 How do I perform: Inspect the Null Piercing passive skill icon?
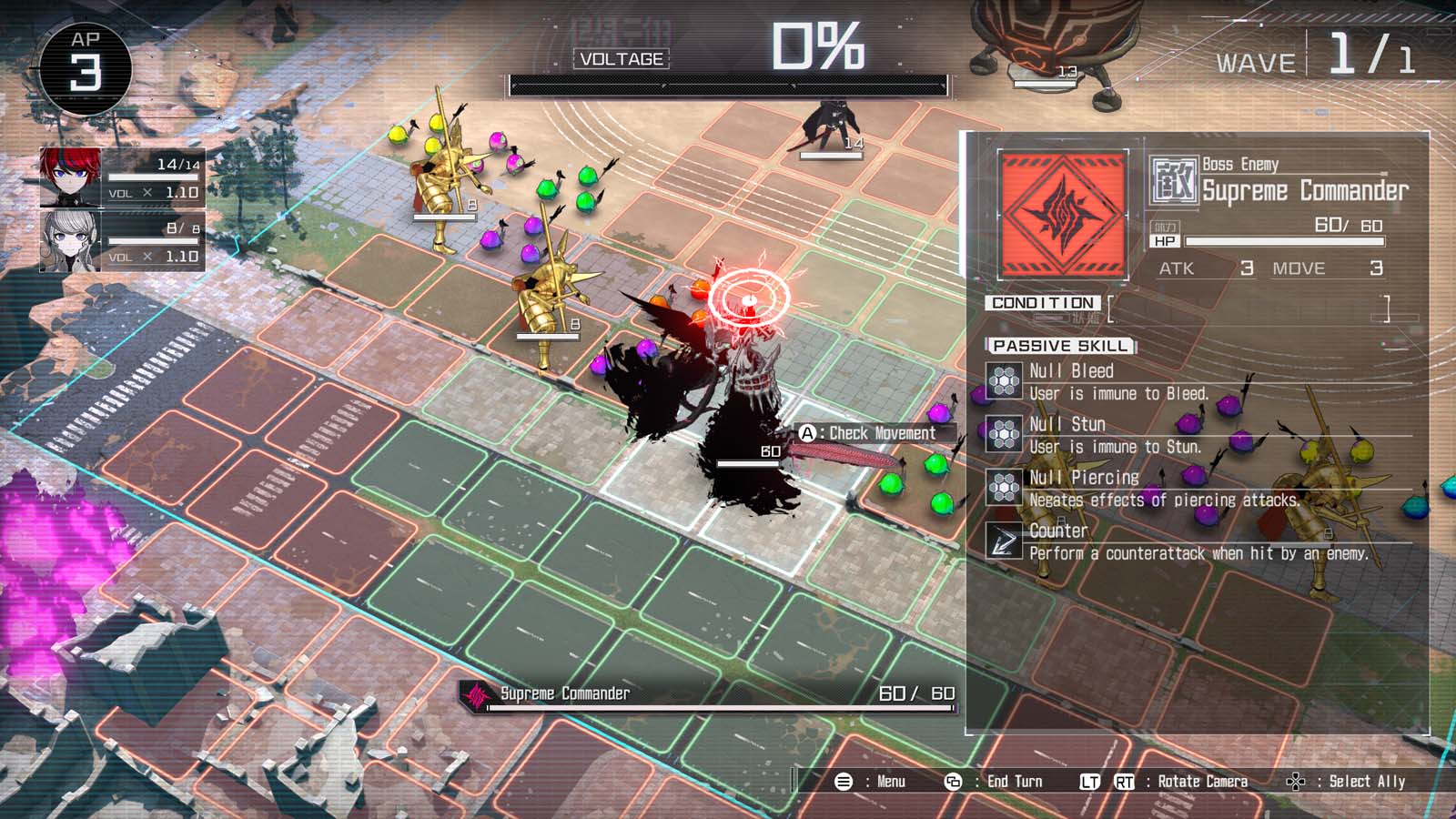coord(1004,488)
